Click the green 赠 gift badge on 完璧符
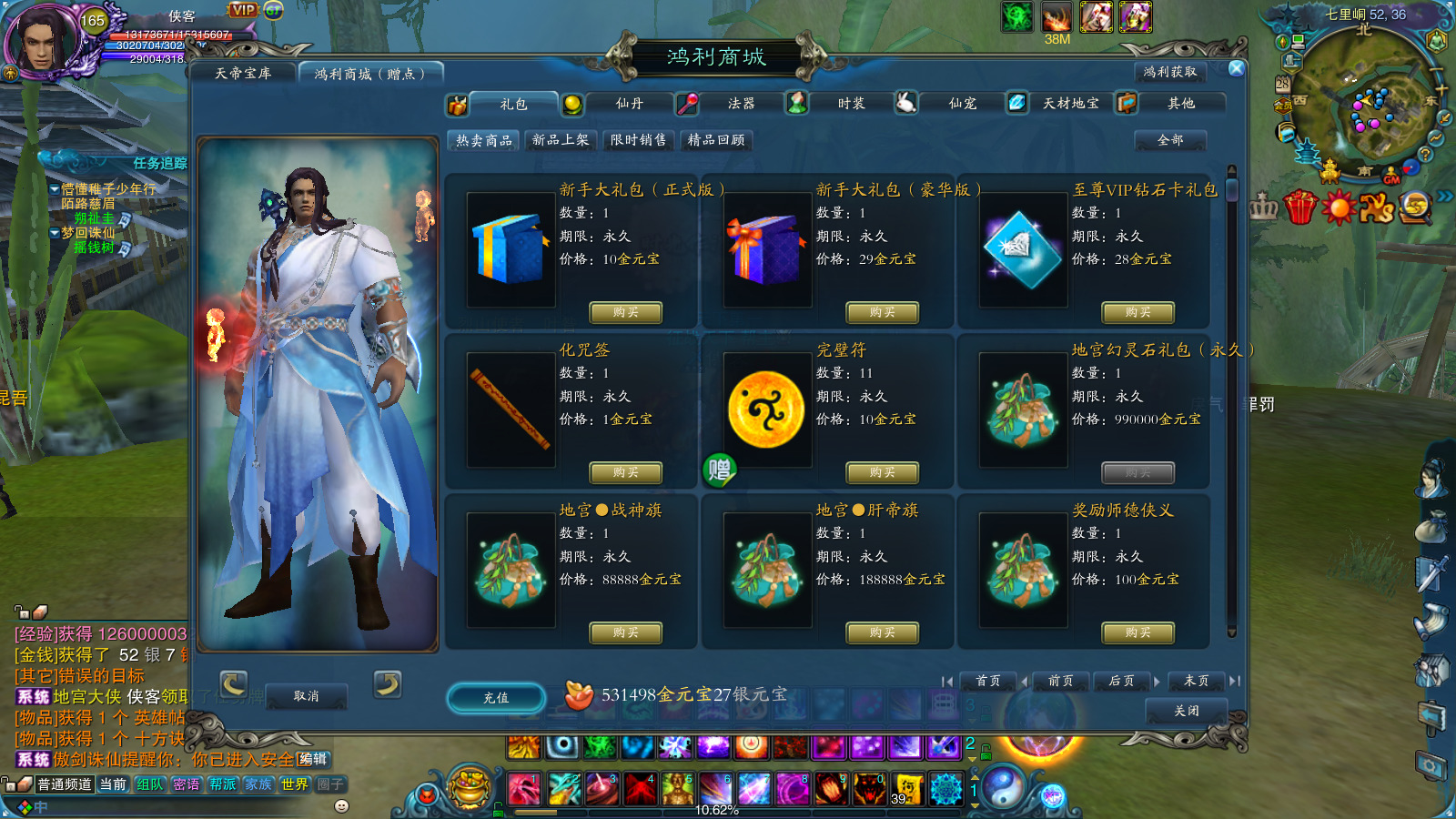This screenshot has width=1456, height=819. click(x=722, y=470)
